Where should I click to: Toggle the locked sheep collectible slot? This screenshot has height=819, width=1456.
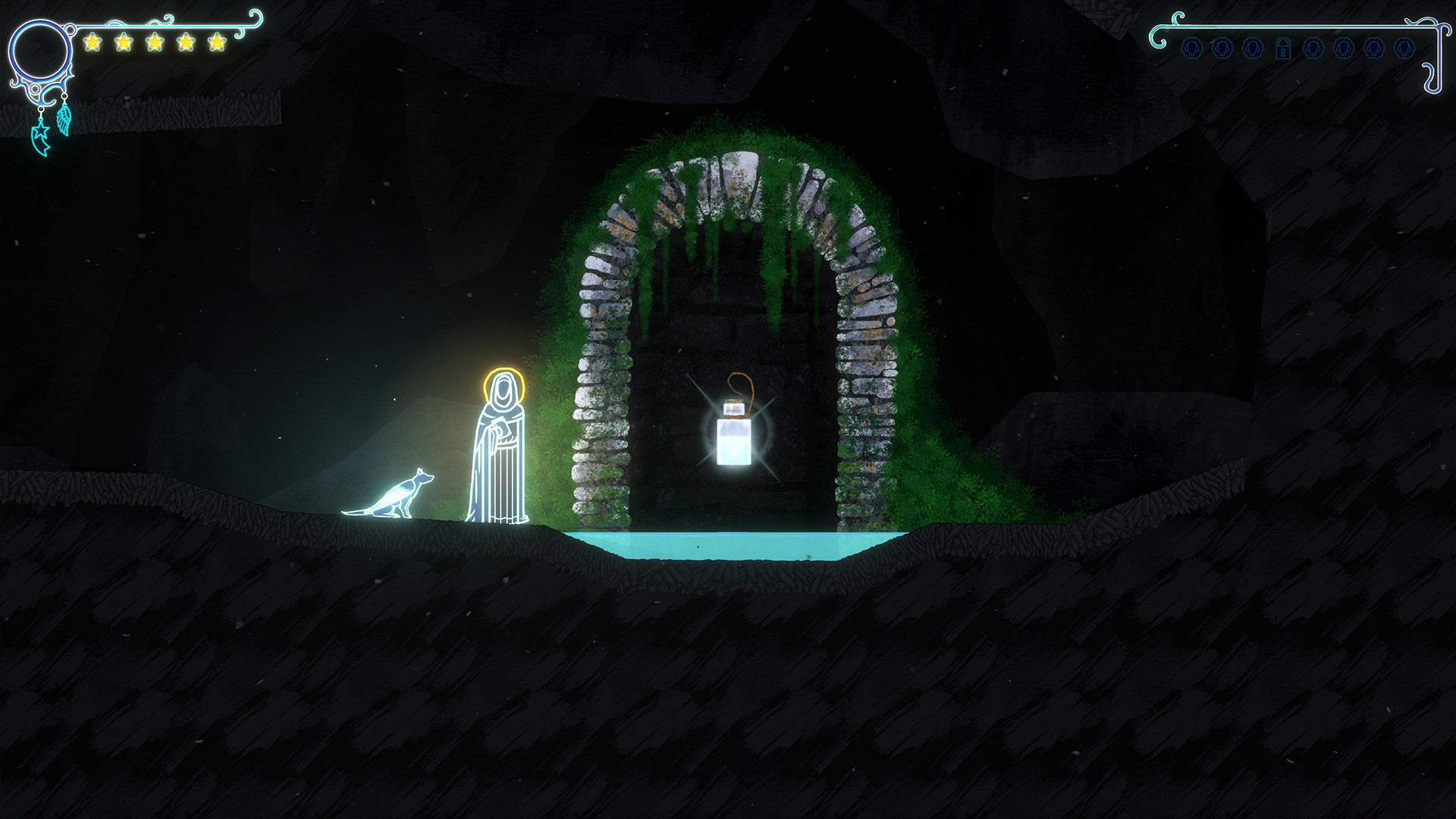(x=1283, y=48)
